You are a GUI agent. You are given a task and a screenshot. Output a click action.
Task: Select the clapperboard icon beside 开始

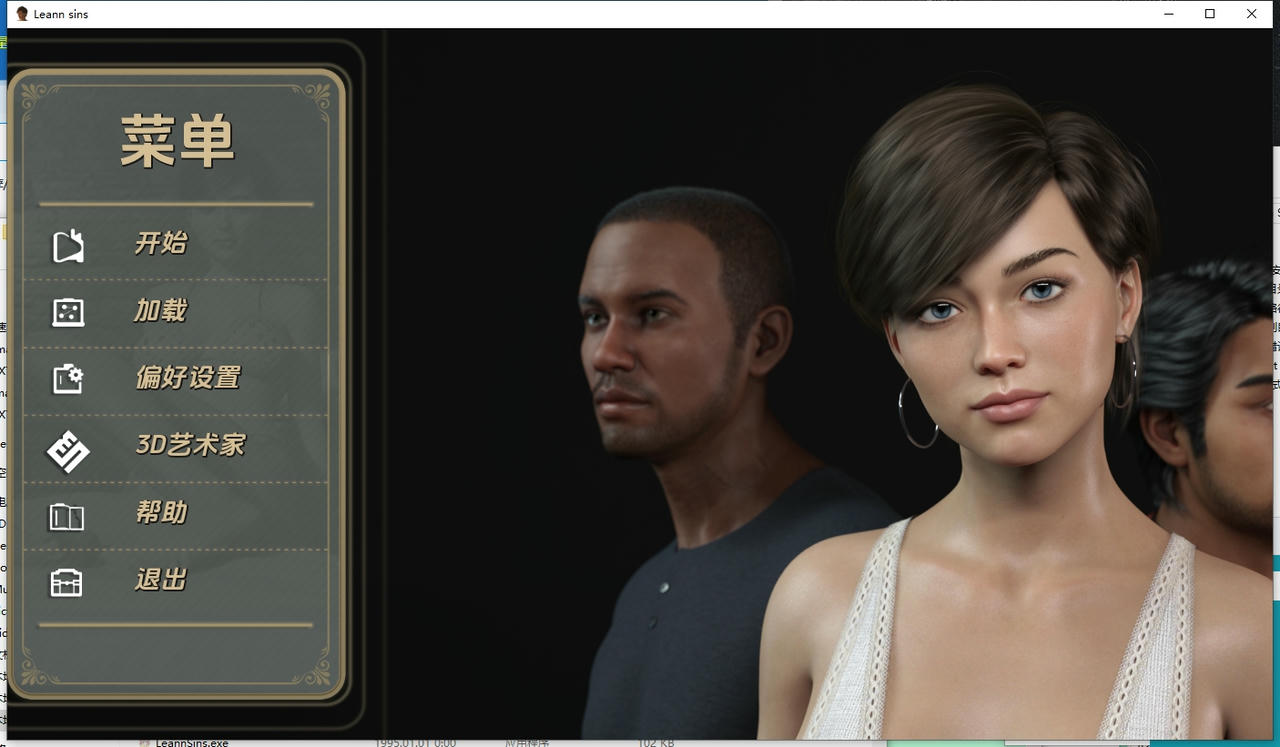(x=66, y=243)
